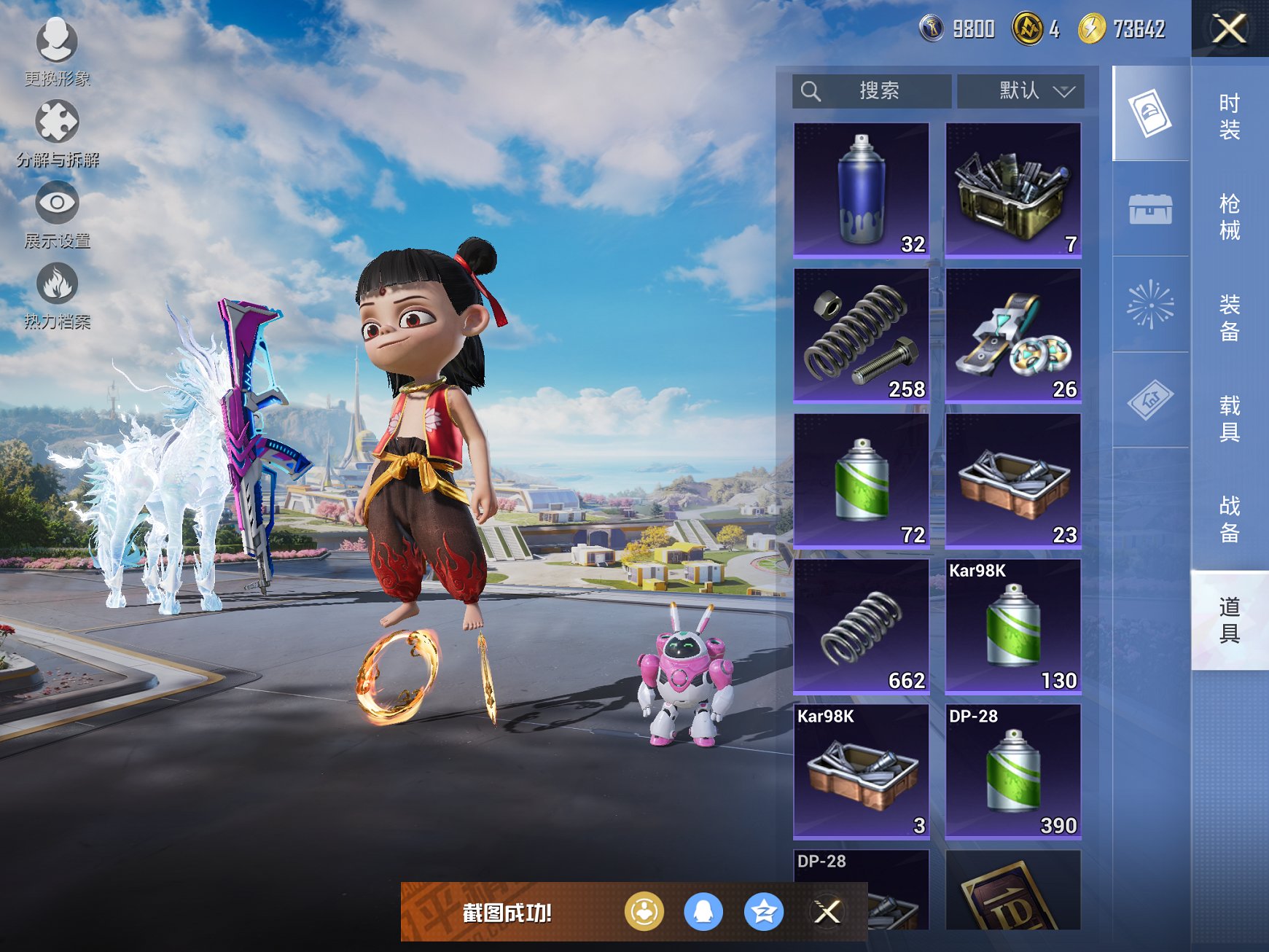1269x952 pixels.
Task: Select the DP-28 green paint can slot
Action: click(1013, 771)
